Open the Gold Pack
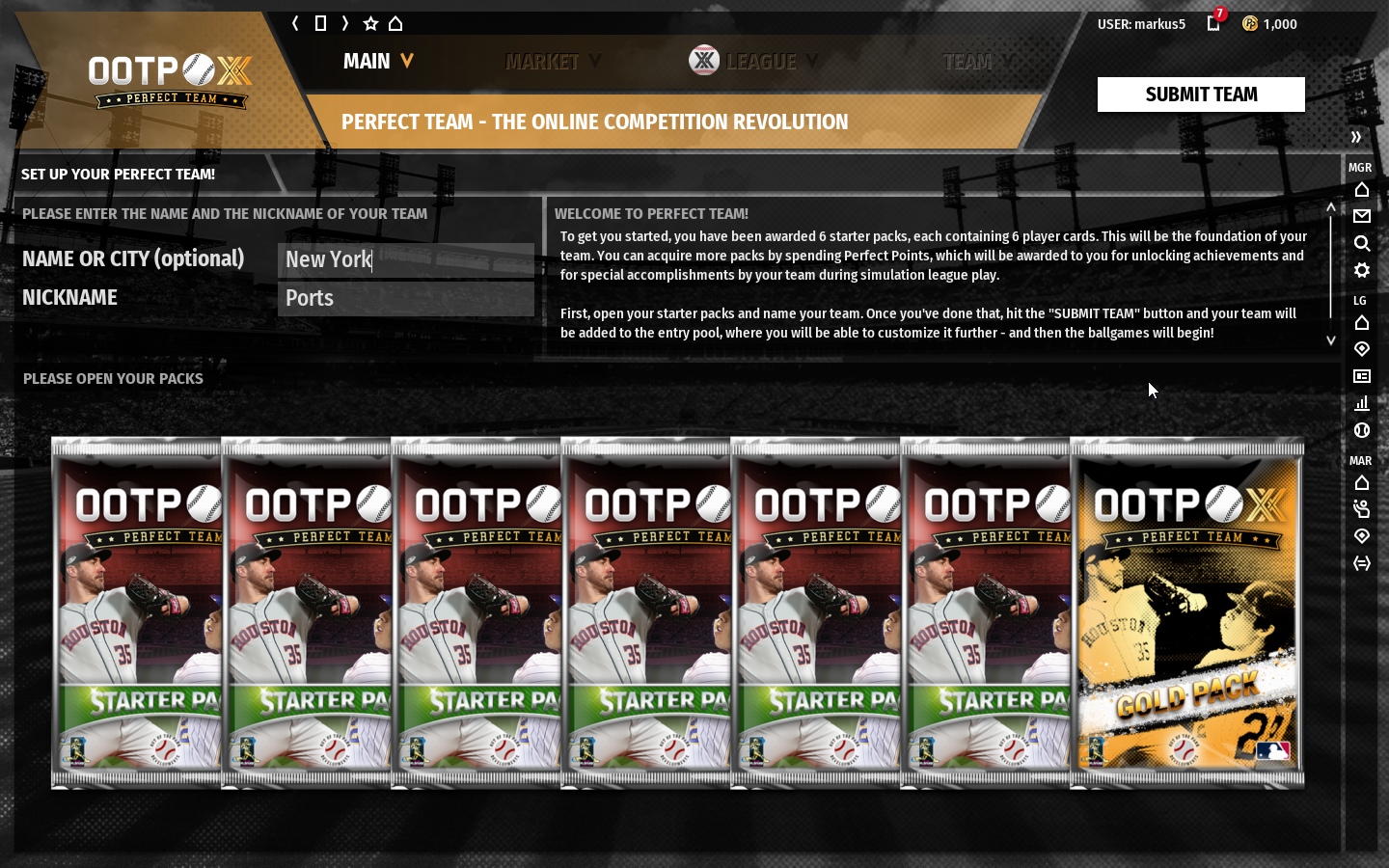 [1186, 612]
